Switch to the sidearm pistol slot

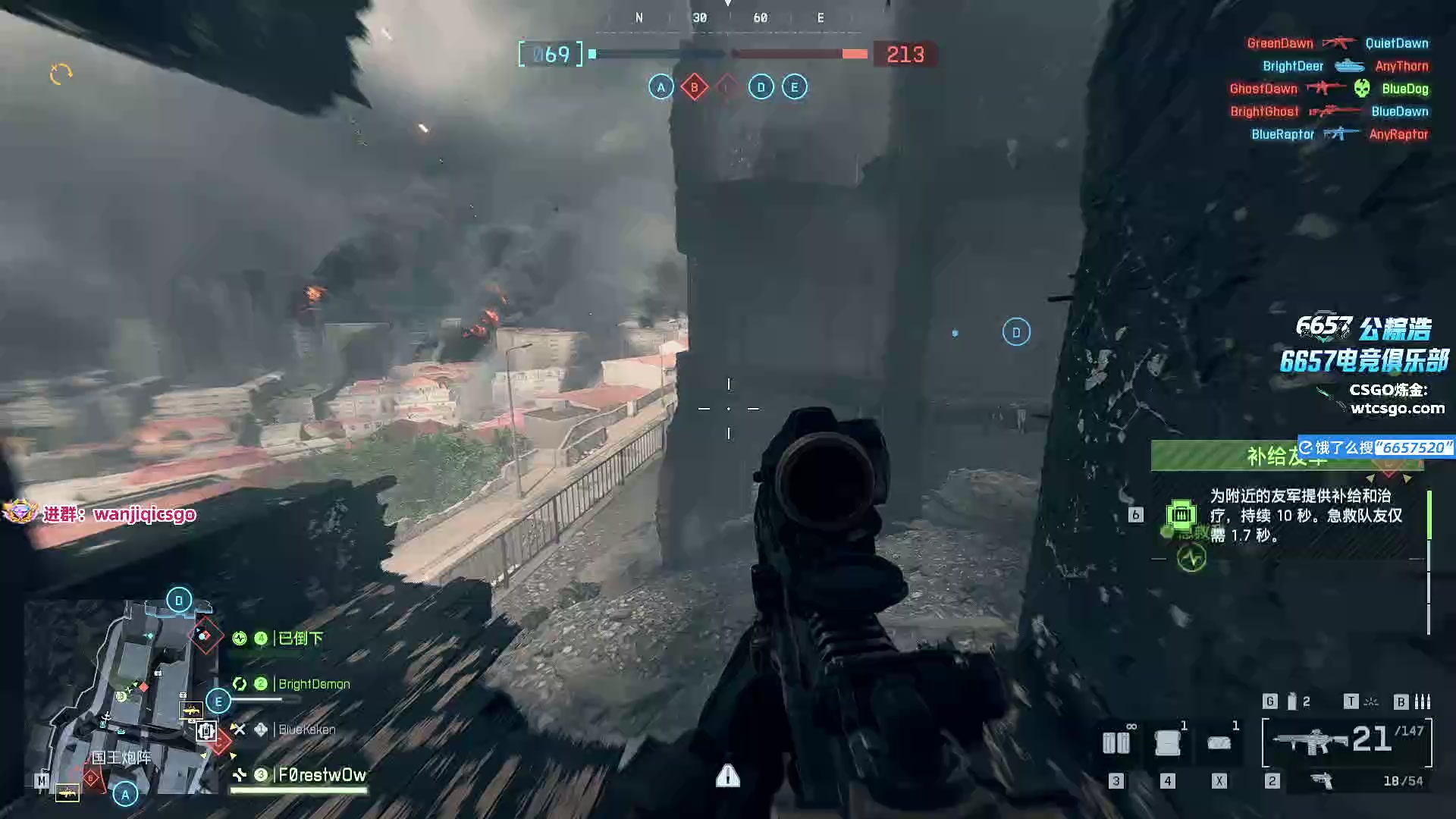pos(1322,781)
